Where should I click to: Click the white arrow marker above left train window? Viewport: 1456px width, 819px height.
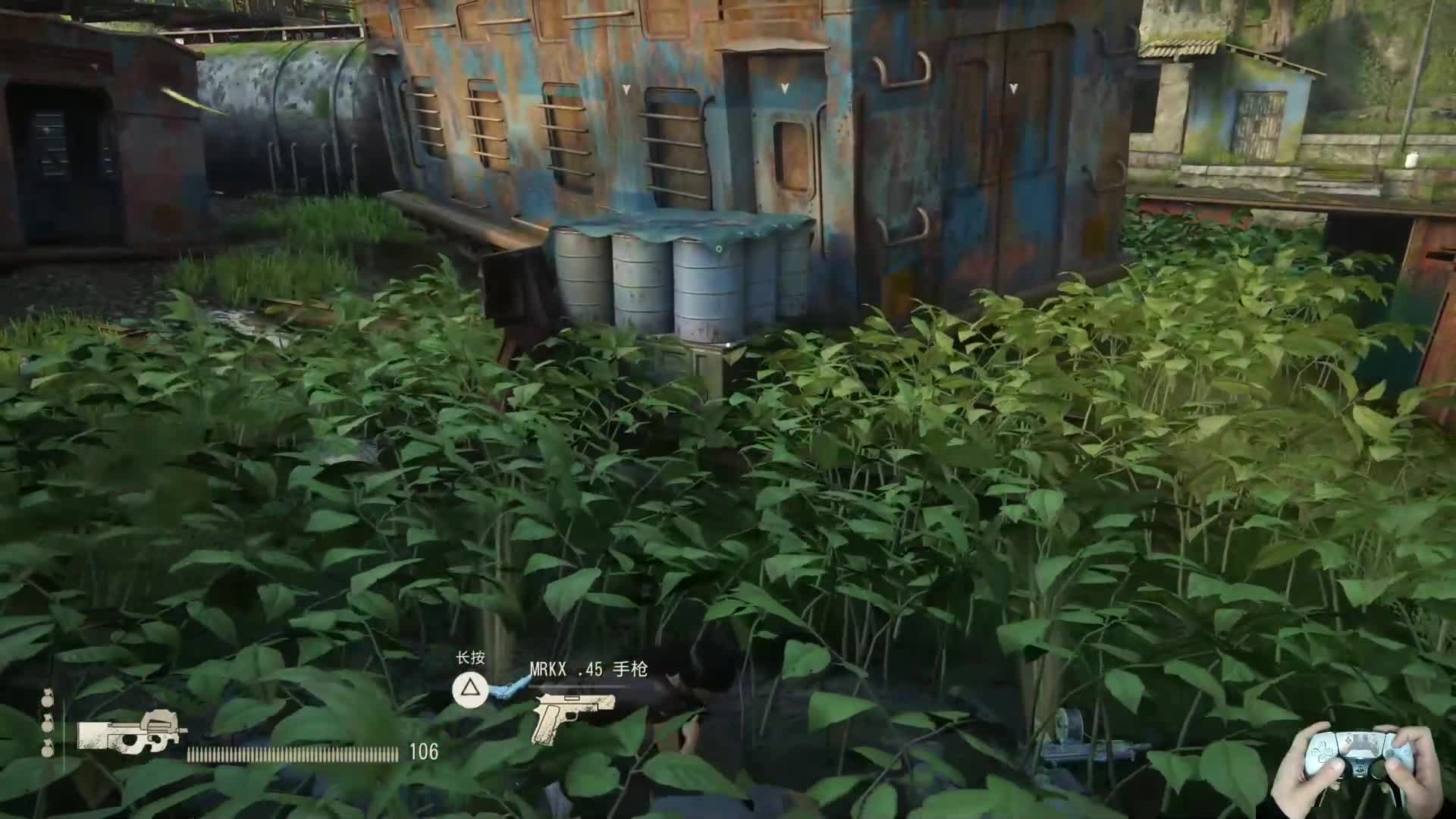626,89
